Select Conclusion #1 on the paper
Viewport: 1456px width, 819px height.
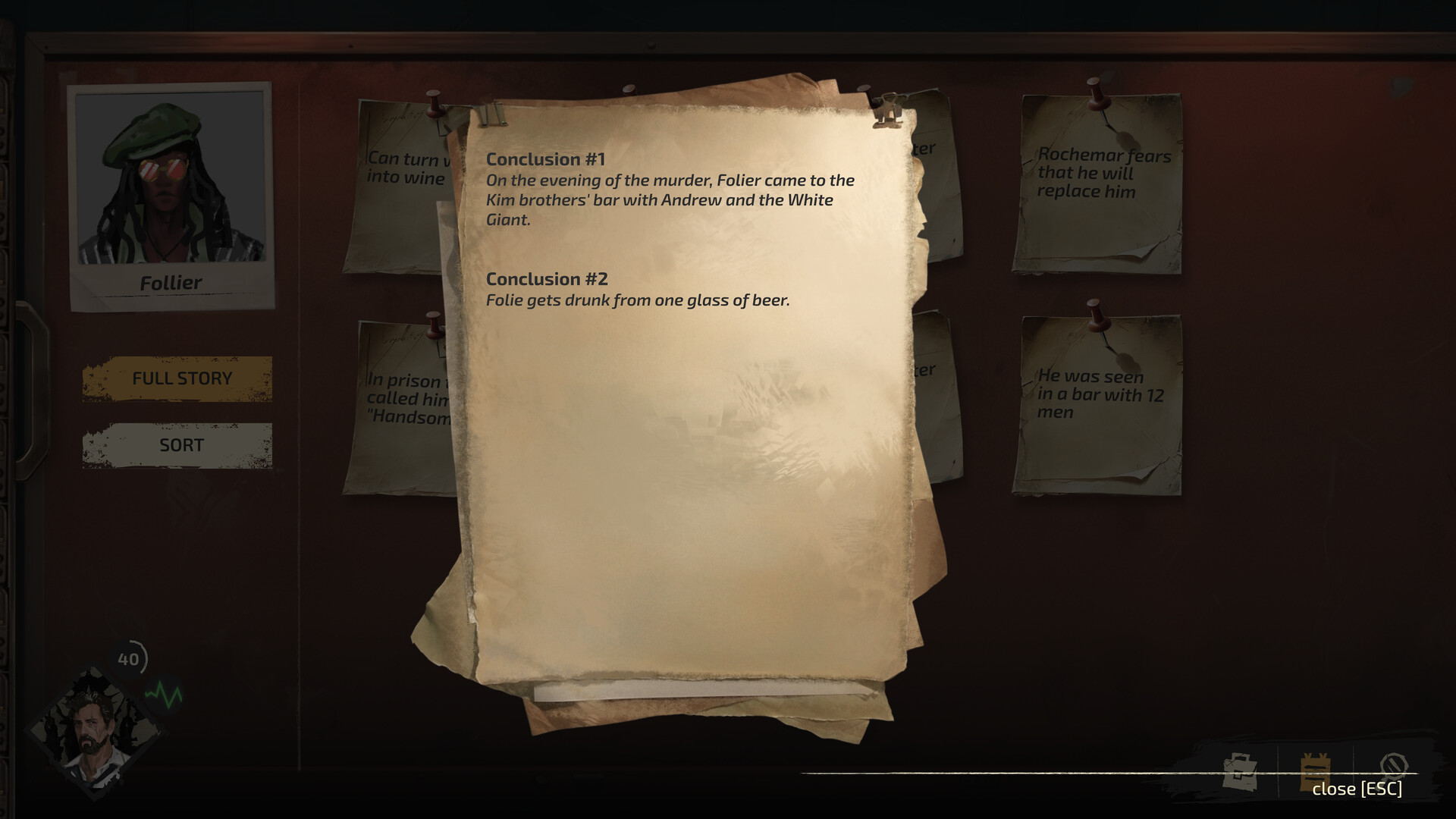point(670,190)
